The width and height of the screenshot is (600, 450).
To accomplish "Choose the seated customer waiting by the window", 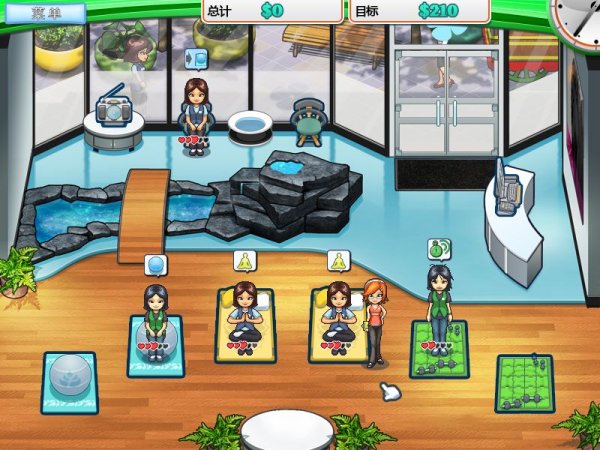I will (x=196, y=112).
